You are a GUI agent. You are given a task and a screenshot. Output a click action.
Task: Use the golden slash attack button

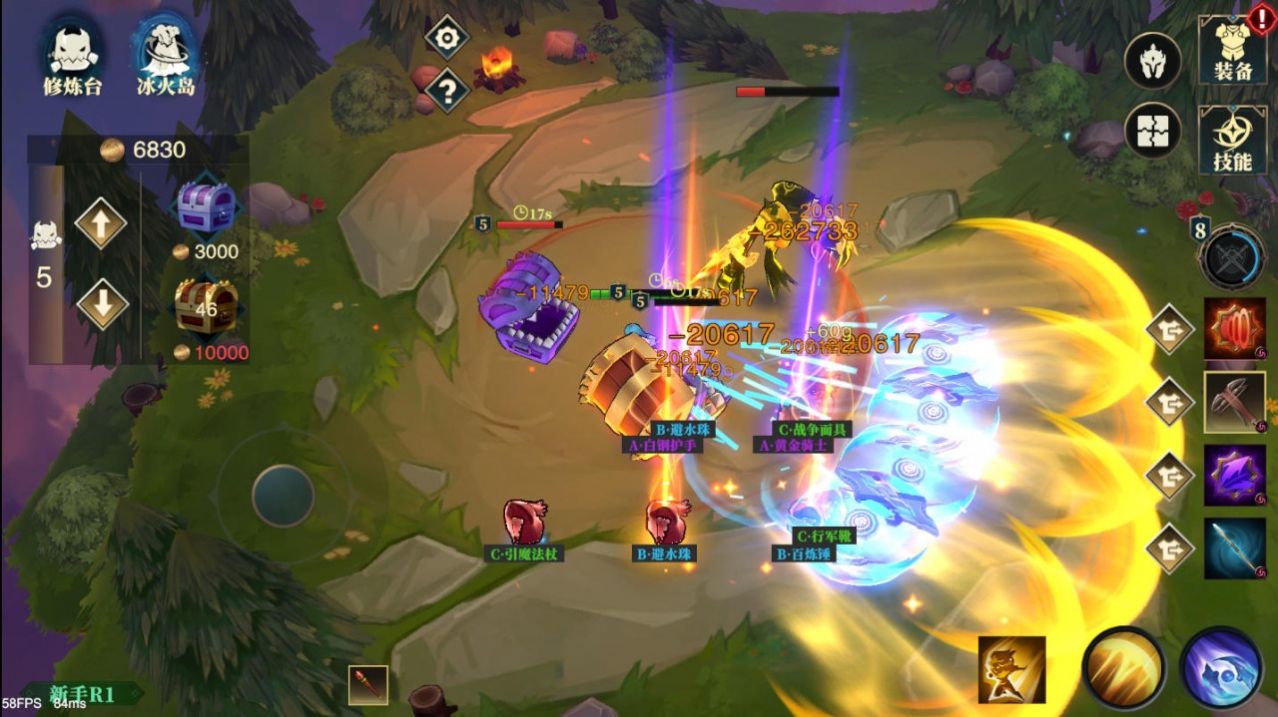click(x=1122, y=668)
